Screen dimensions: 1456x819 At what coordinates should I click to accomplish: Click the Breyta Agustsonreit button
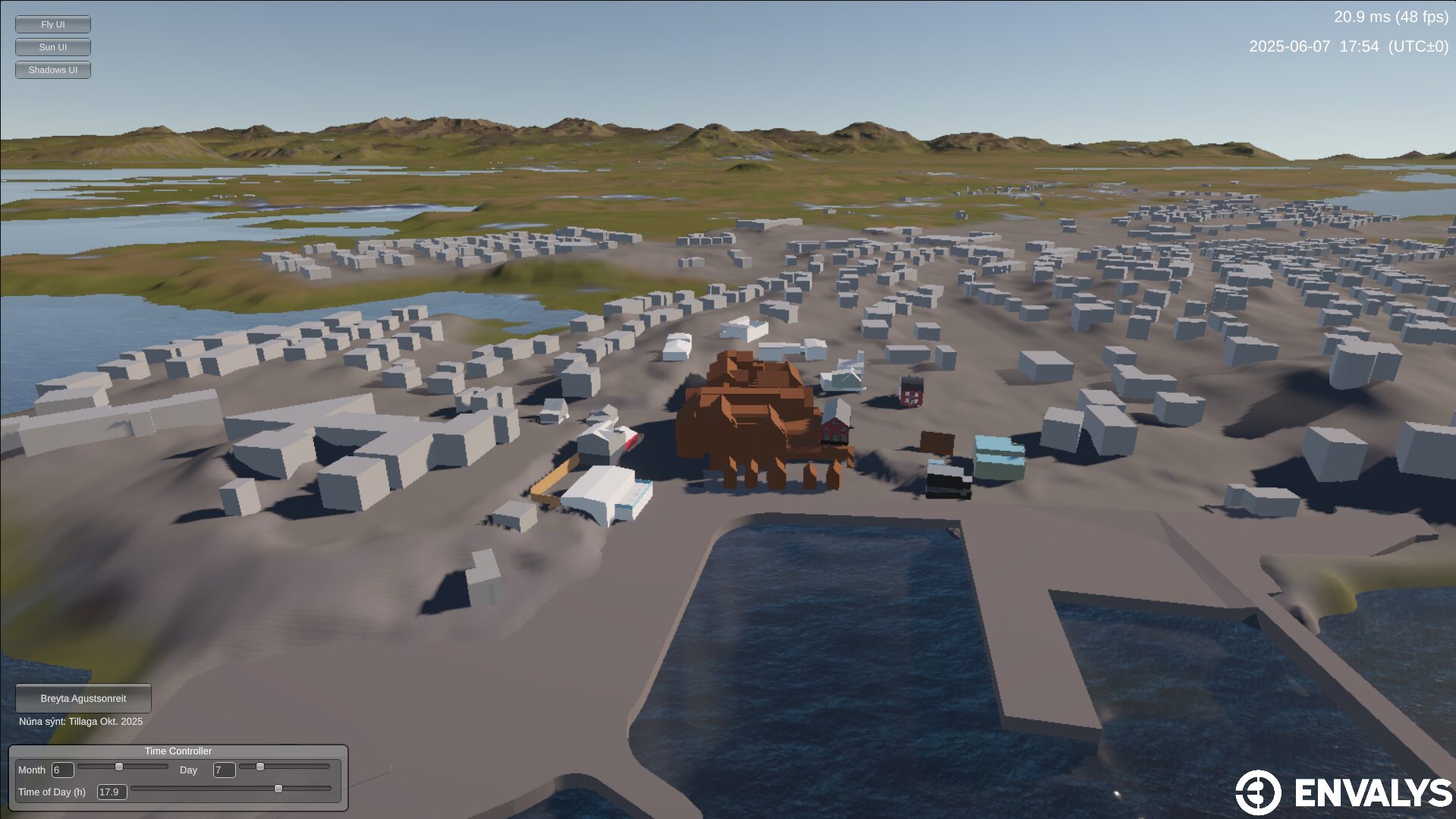coord(83,698)
